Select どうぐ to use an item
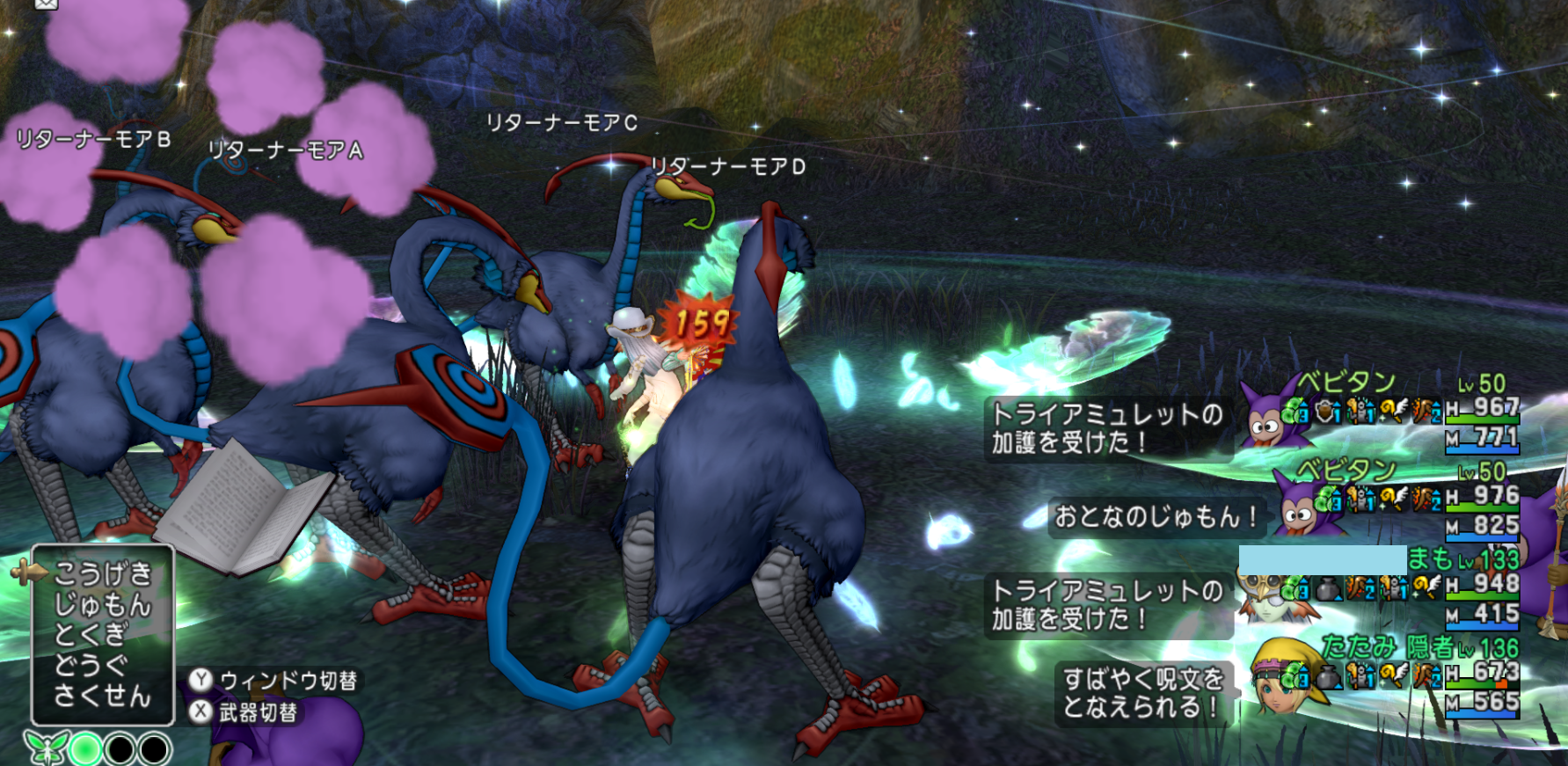The width and height of the screenshot is (1568, 766). click(x=91, y=666)
